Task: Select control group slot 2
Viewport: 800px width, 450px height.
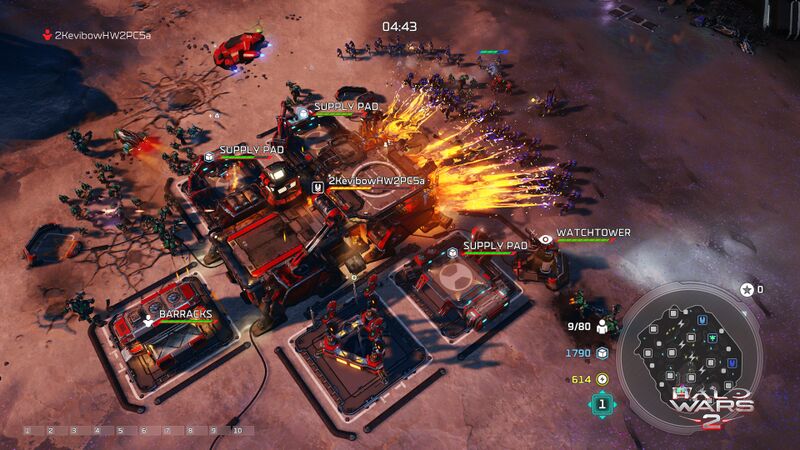Action: (x=51, y=431)
